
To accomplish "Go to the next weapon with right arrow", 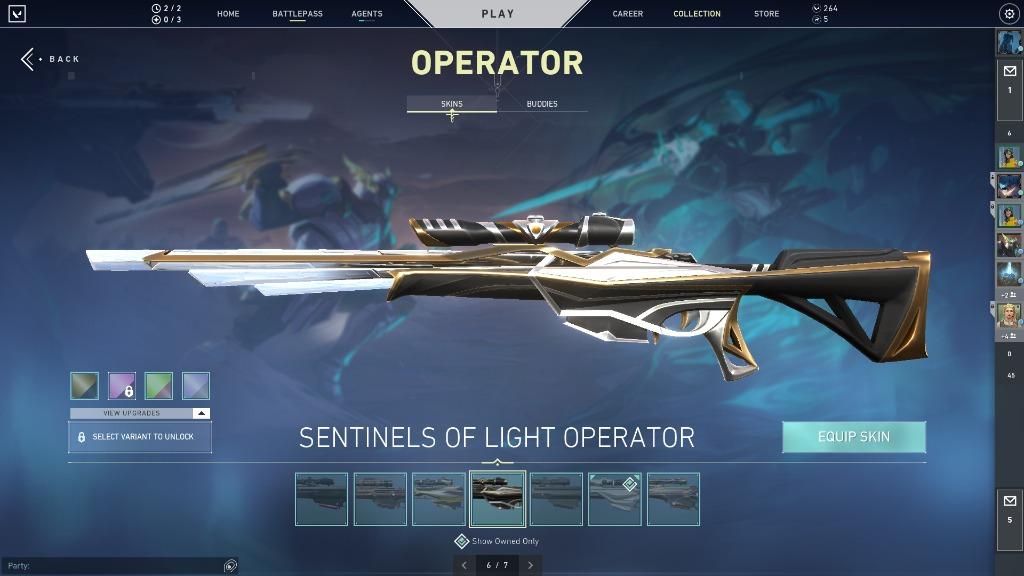I will click(530, 565).
